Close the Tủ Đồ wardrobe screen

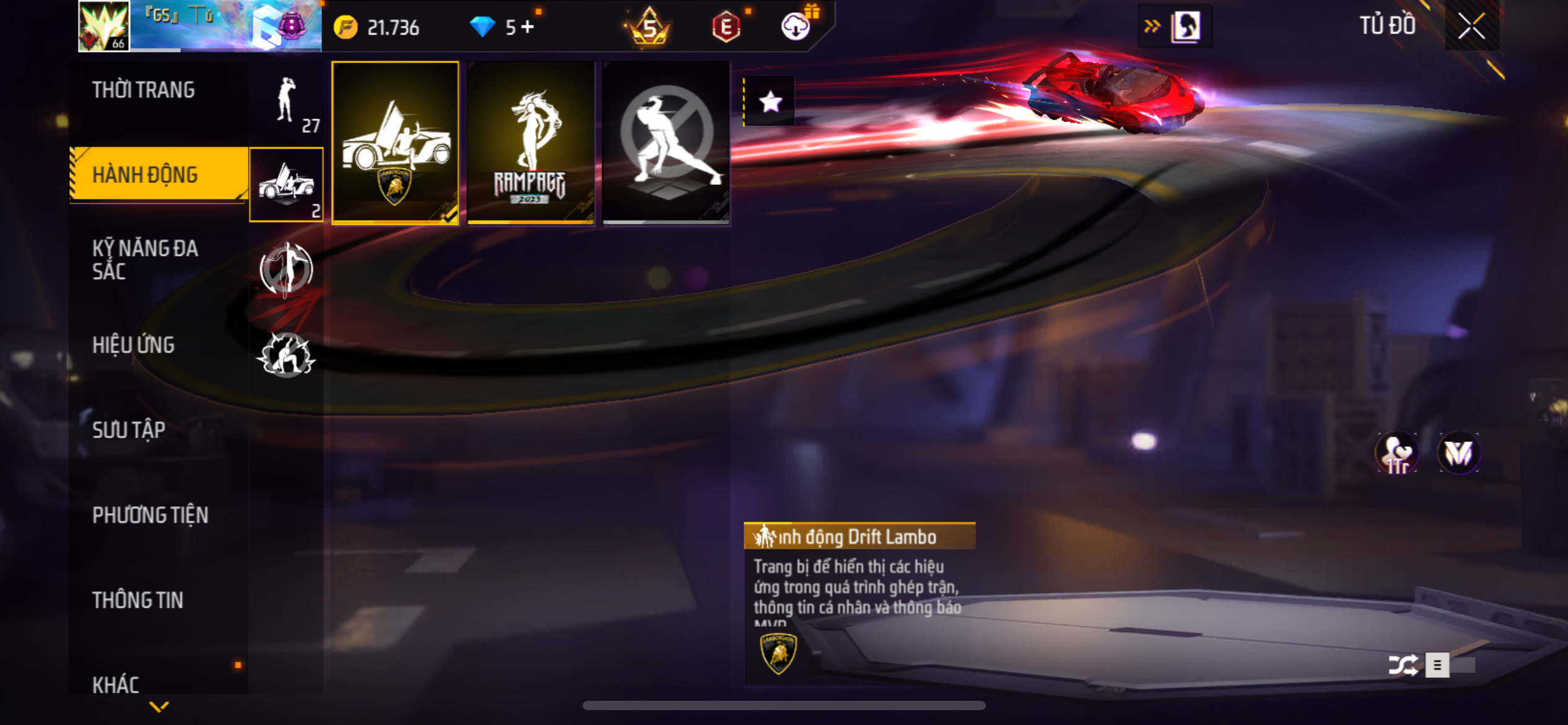(x=1471, y=27)
